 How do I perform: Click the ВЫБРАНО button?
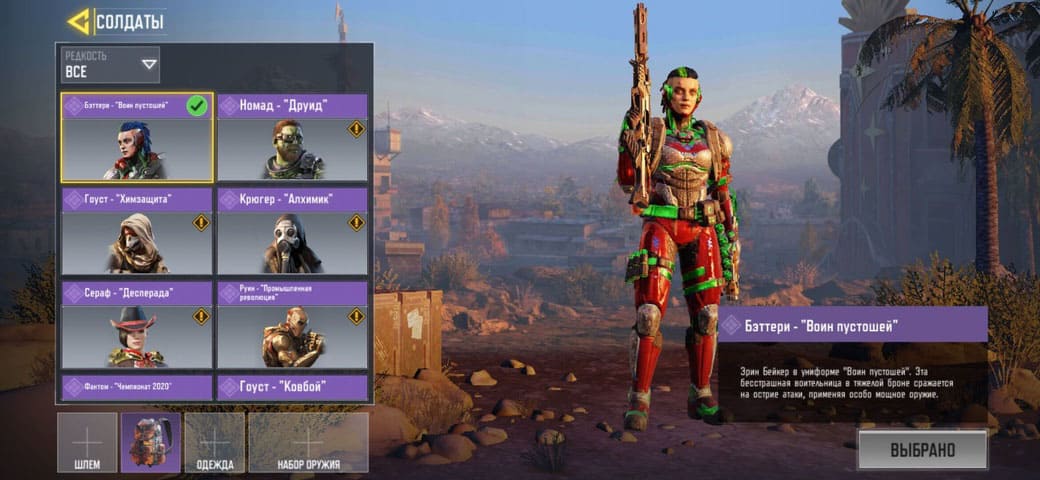pos(922,449)
